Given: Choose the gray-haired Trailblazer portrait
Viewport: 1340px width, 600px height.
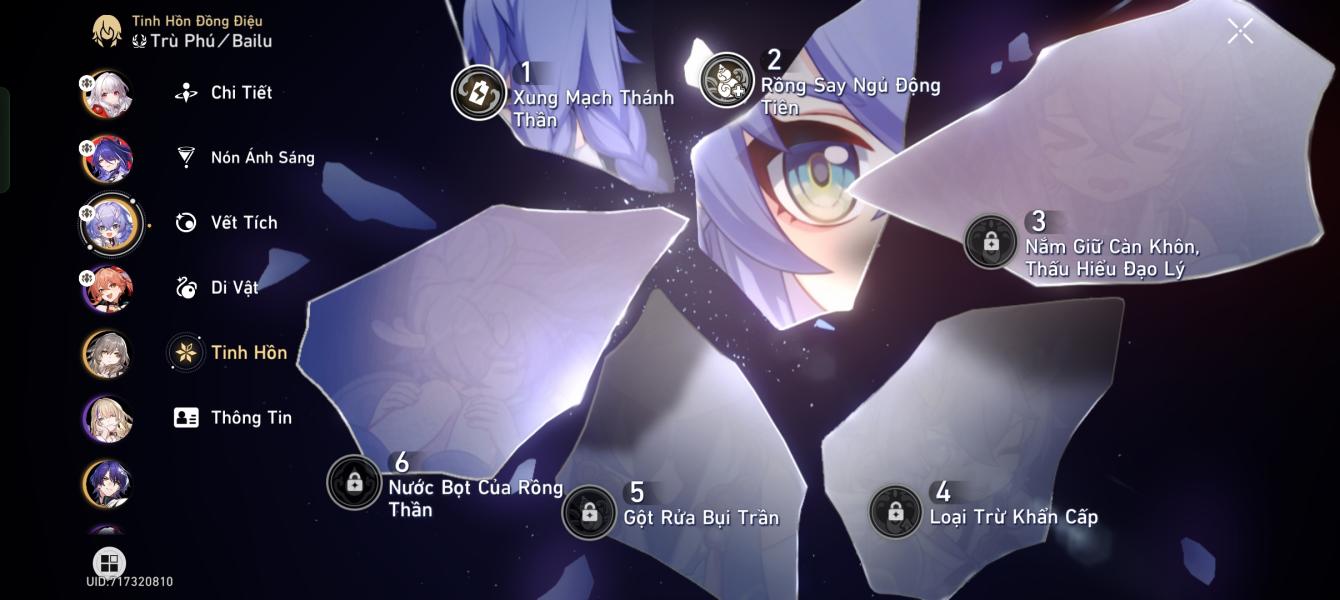Looking at the screenshot, I should click(x=107, y=354).
